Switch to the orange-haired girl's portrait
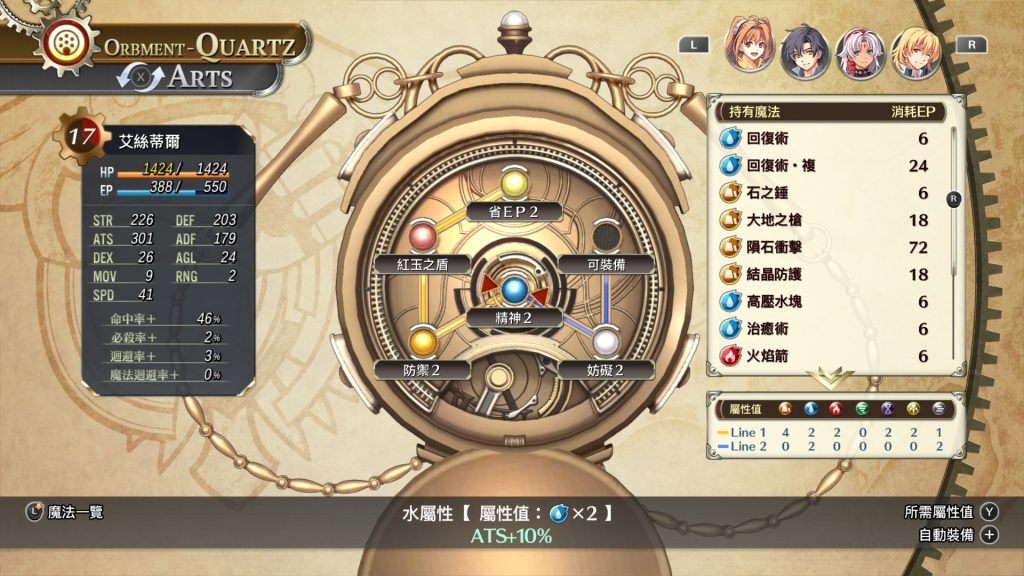 (x=749, y=45)
